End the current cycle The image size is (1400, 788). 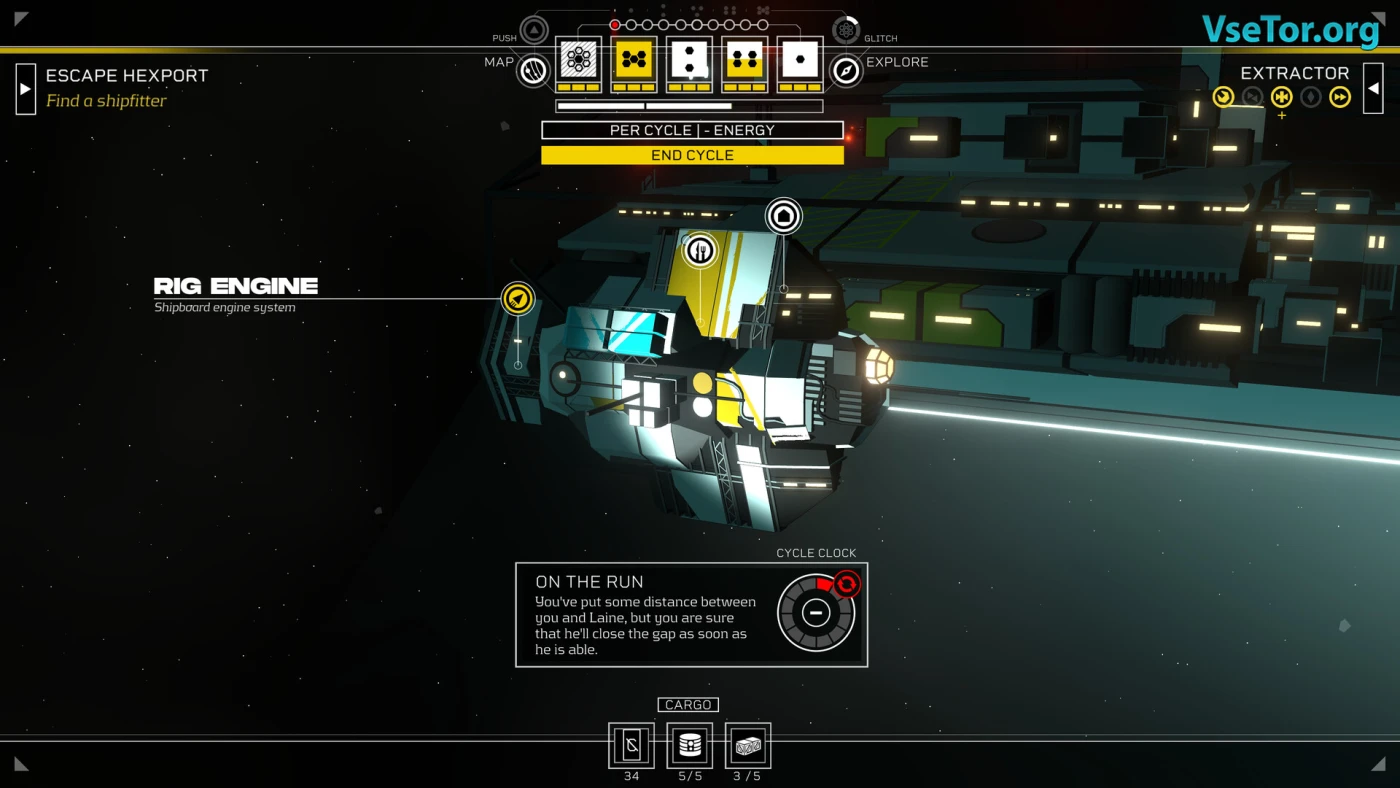click(x=692, y=155)
